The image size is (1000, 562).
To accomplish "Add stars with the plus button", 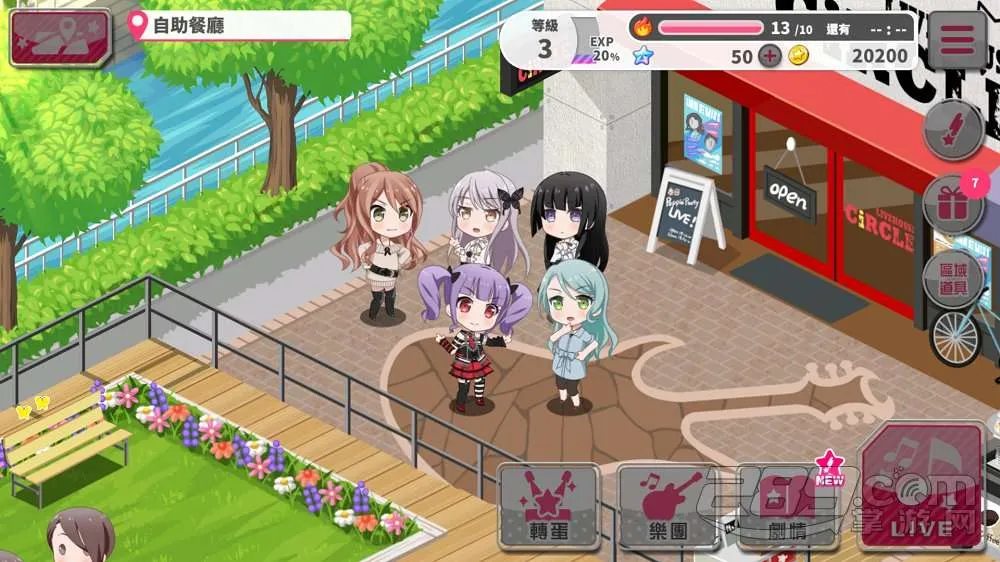I will coord(769,56).
